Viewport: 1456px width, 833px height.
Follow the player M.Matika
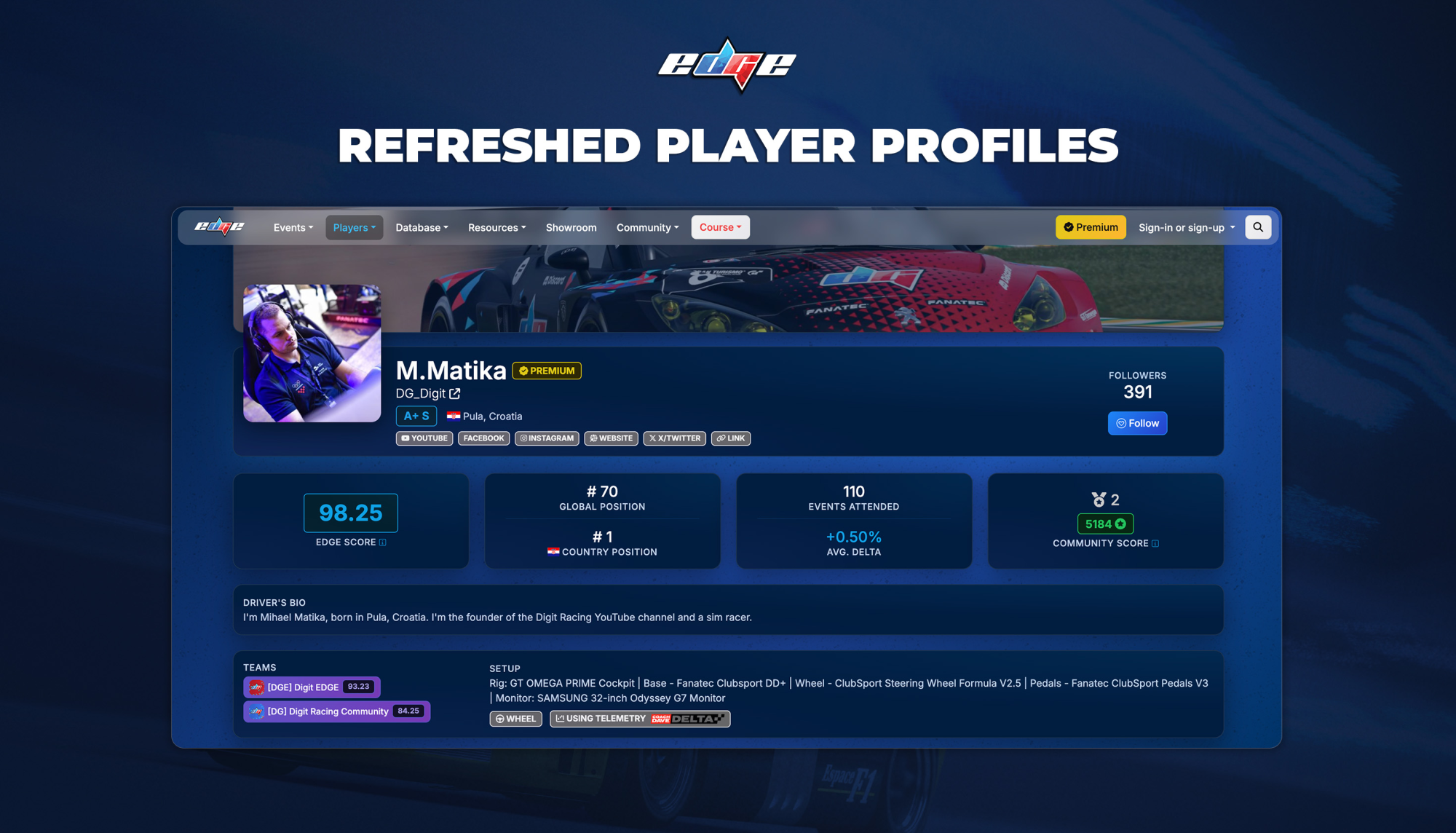click(x=1137, y=423)
